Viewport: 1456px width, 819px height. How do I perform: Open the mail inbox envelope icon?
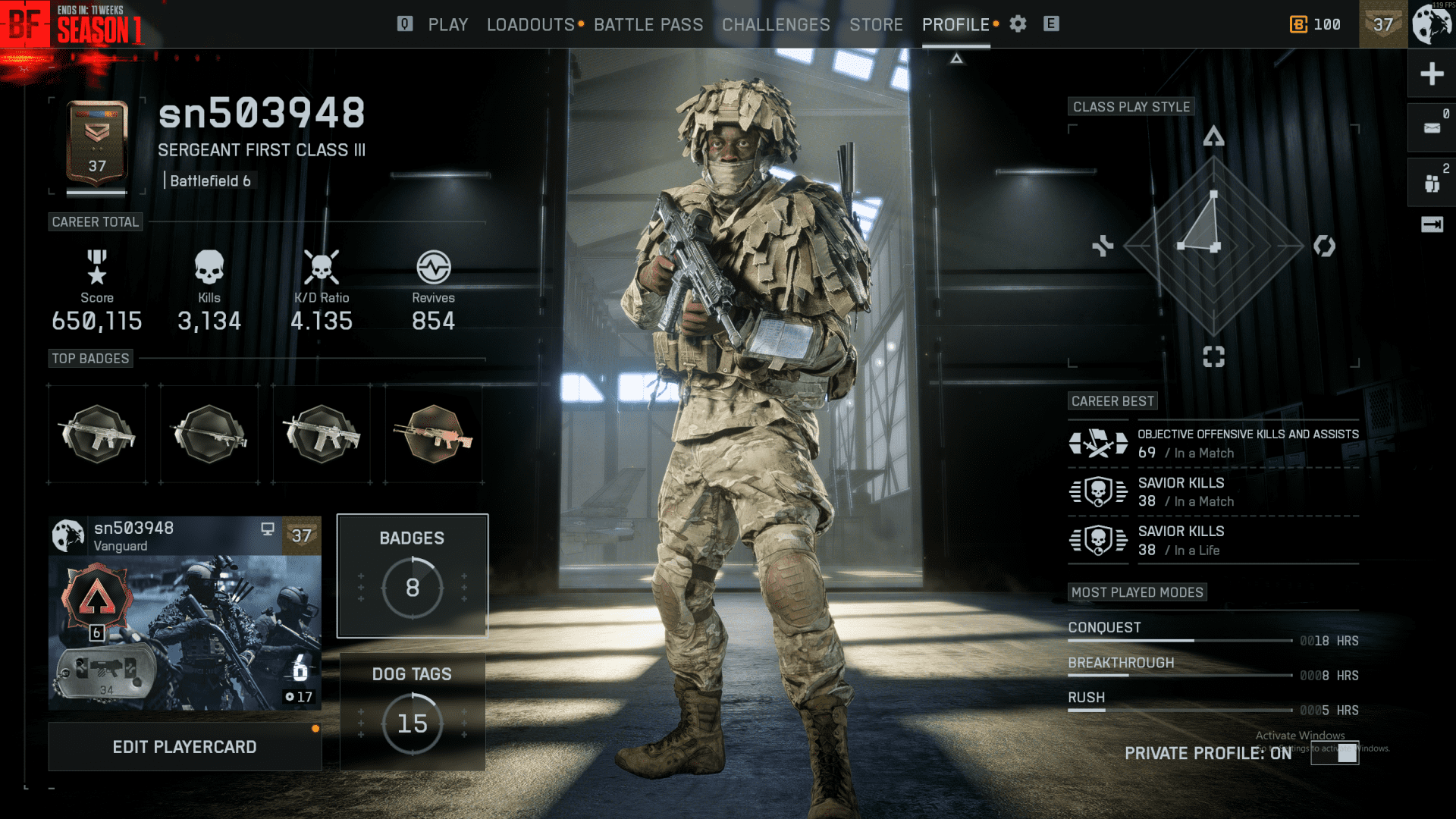point(1431,127)
